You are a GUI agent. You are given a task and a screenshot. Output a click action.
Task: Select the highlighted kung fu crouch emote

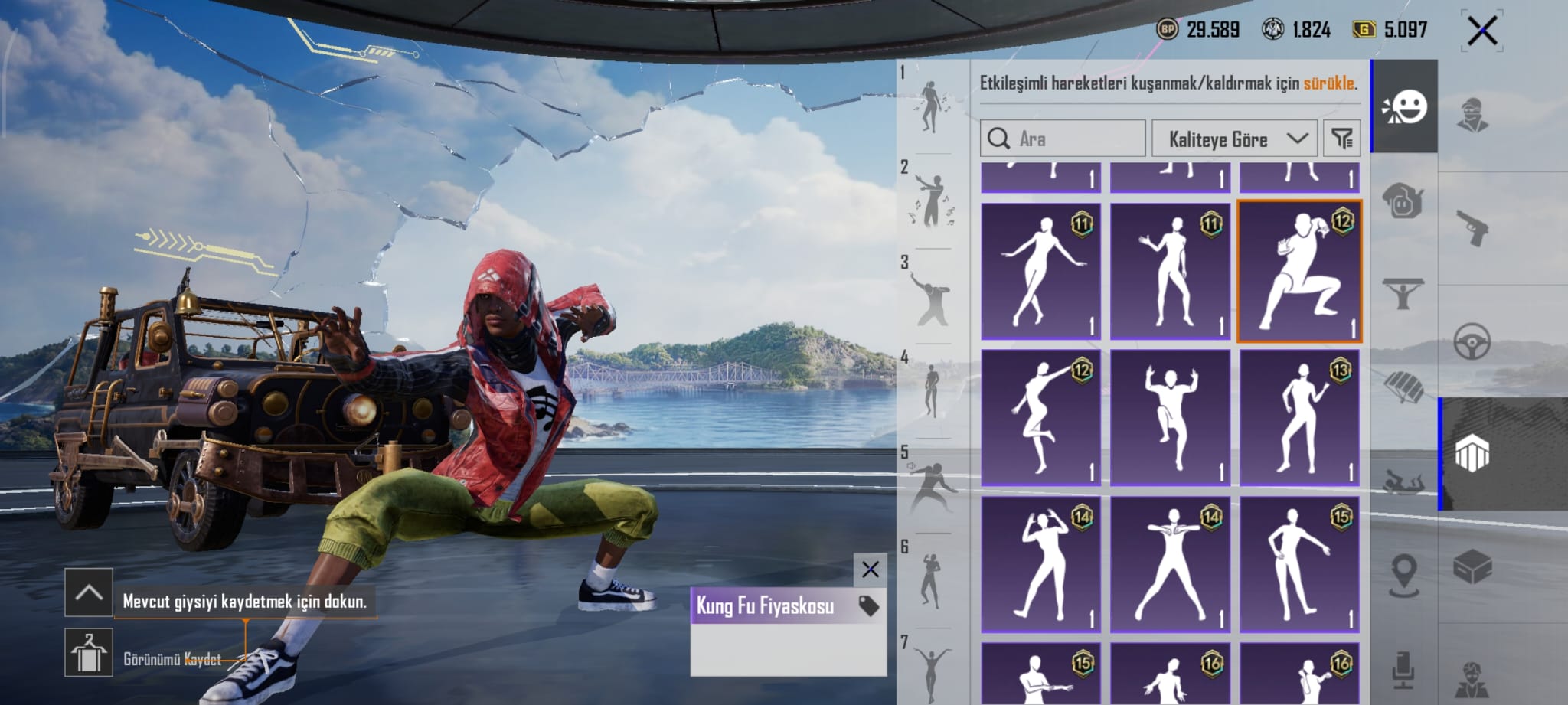pyautogui.click(x=1299, y=270)
